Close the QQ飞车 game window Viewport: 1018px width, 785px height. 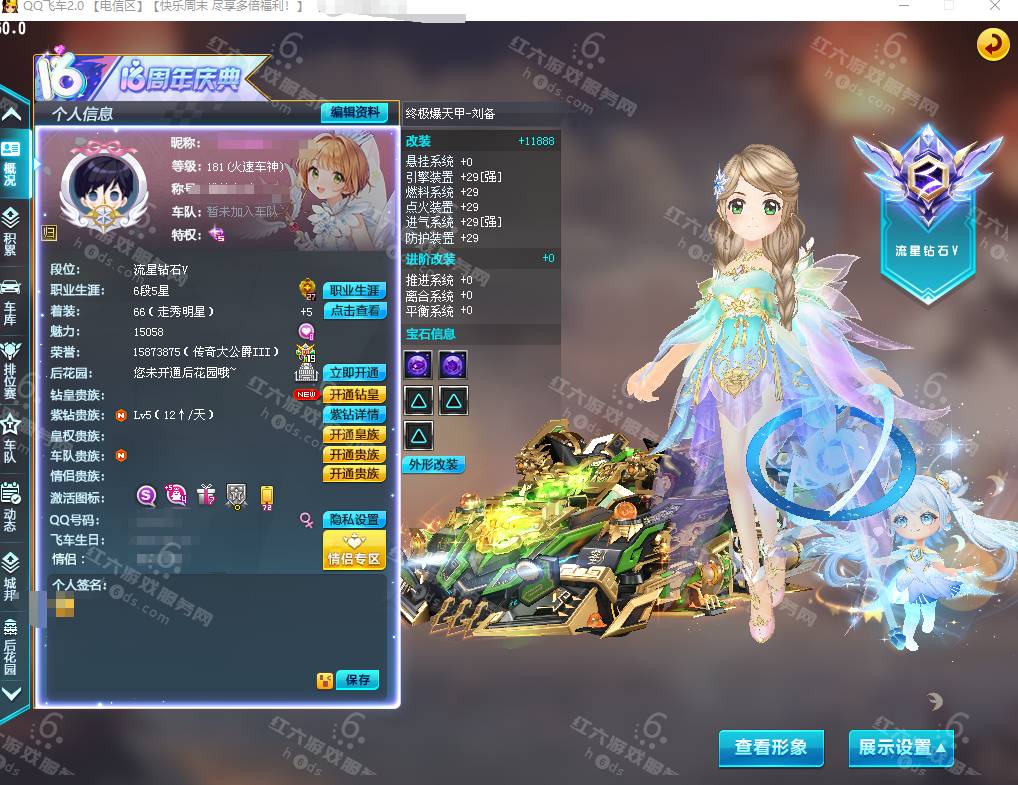coord(994,6)
